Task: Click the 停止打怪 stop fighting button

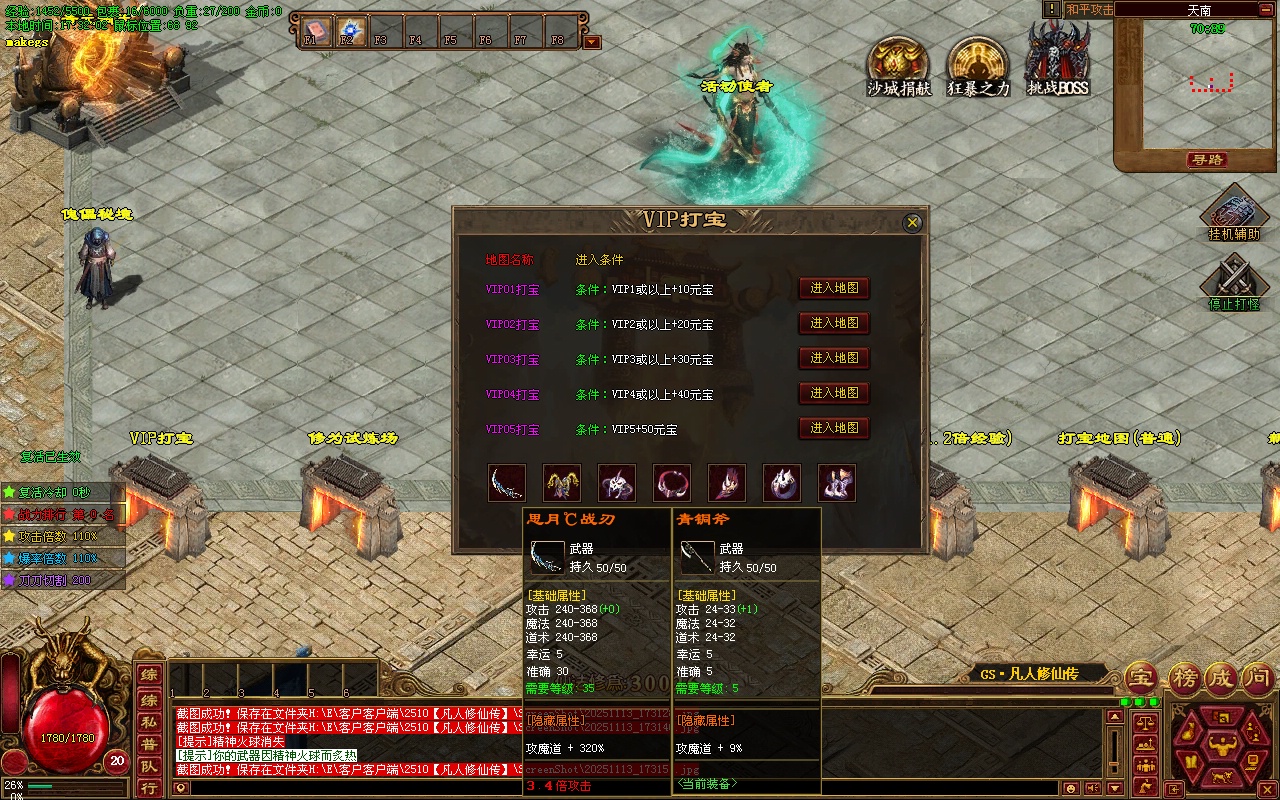Action: [1234, 280]
